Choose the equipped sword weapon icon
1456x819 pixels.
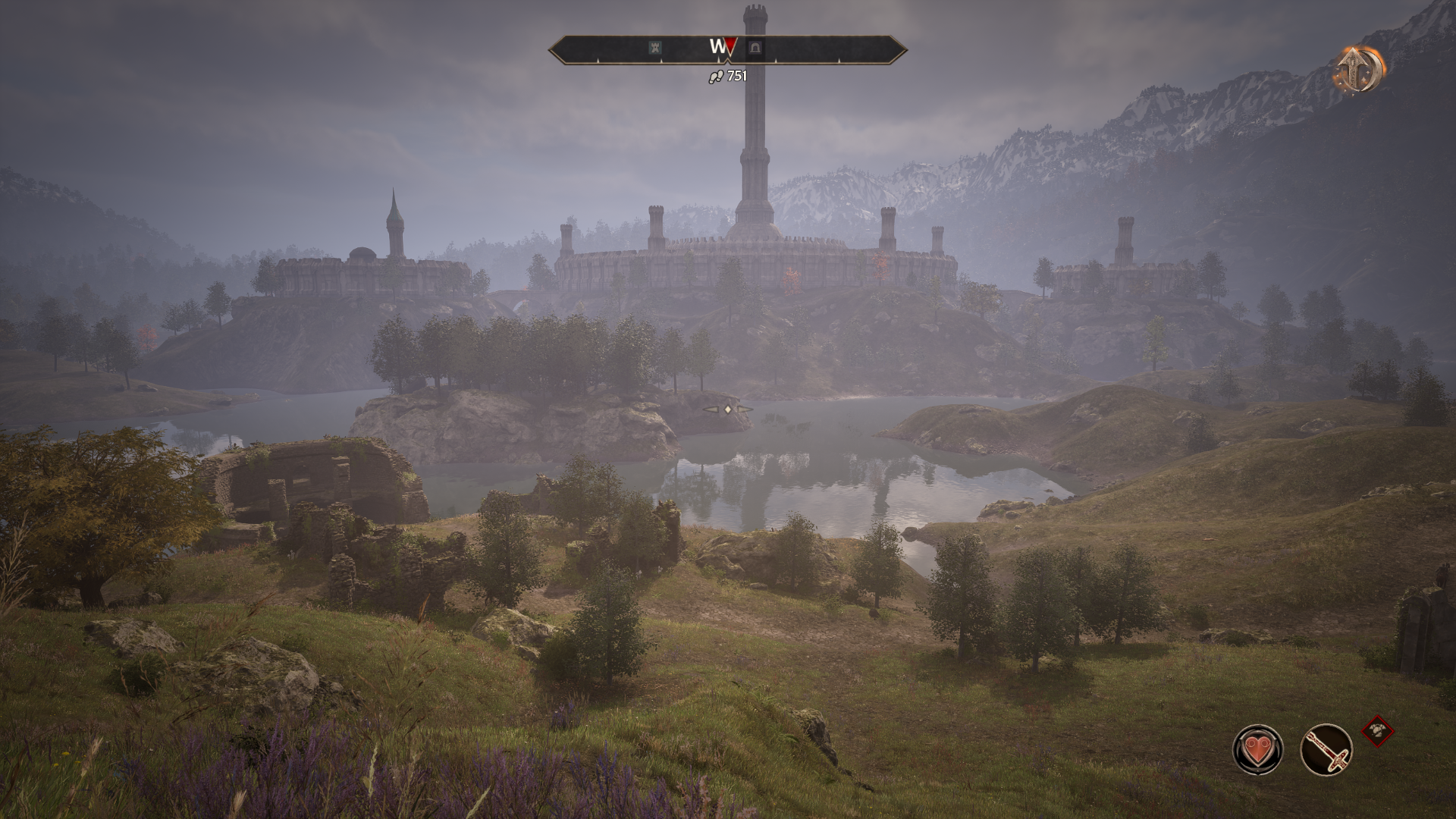pos(1326,749)
